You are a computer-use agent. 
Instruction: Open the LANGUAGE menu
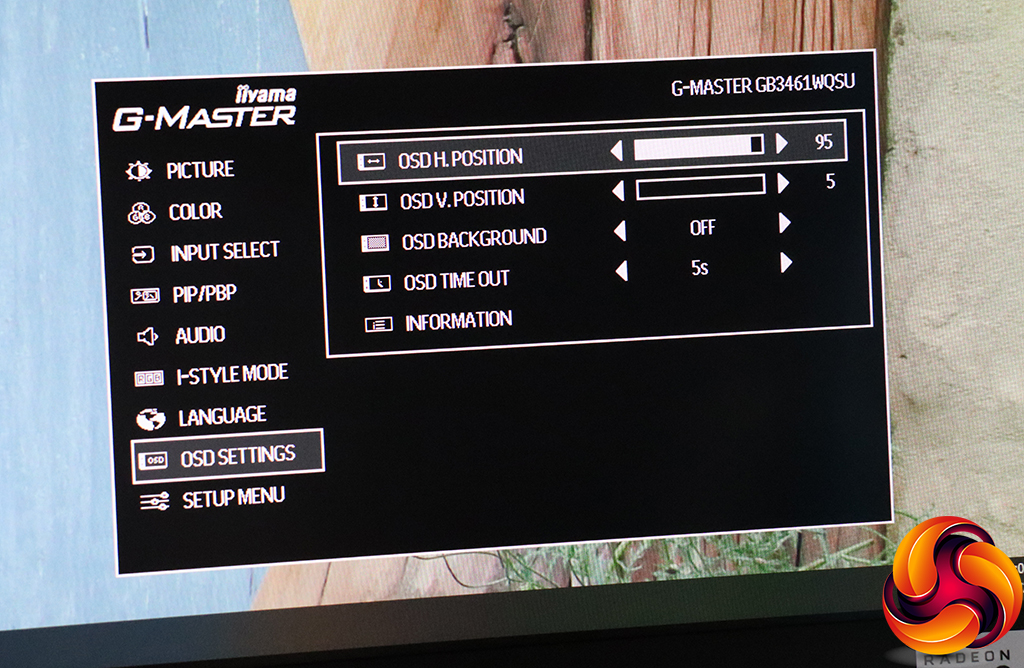click(221, 416)
